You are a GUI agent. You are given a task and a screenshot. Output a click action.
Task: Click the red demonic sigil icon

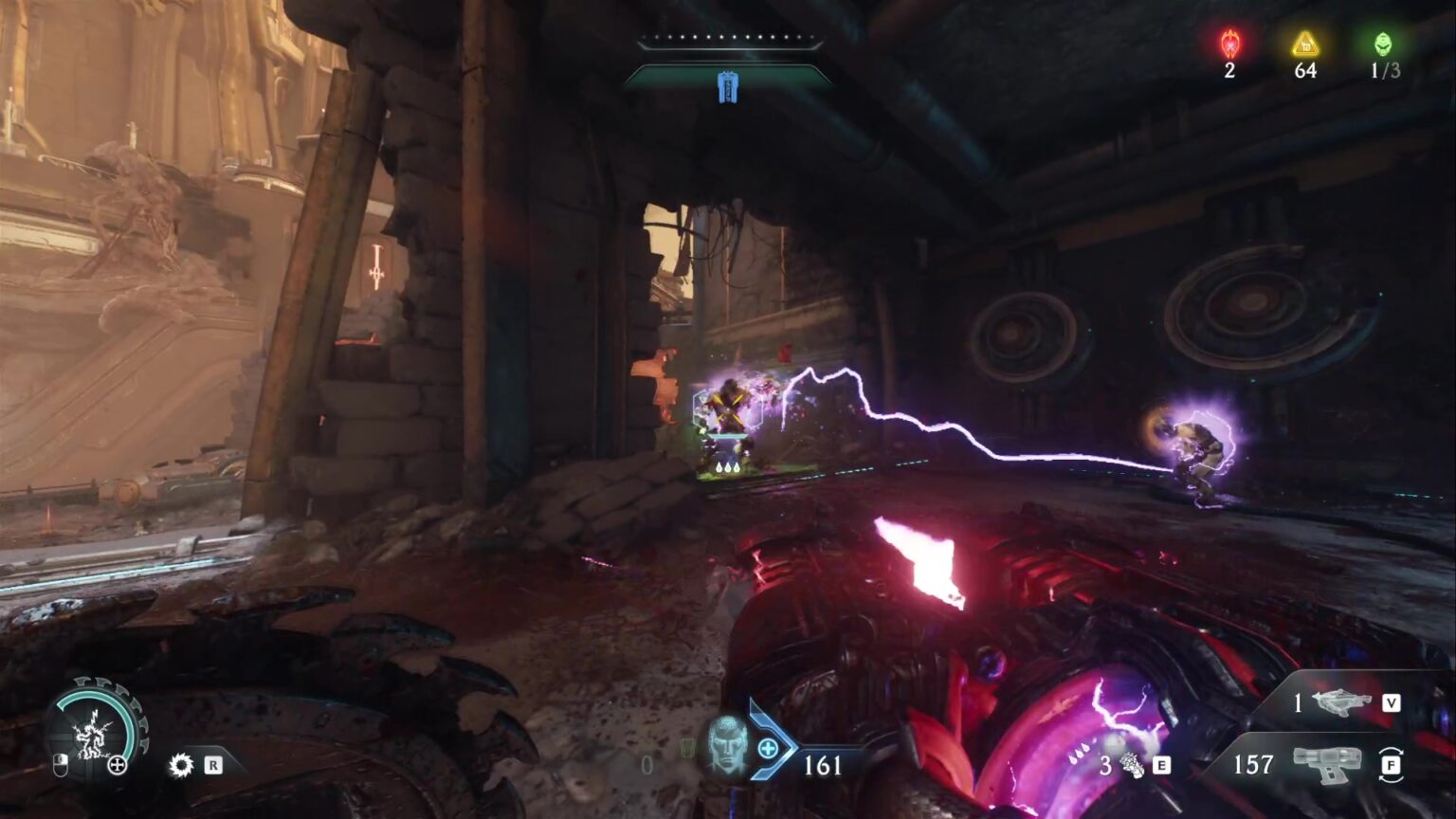coord(1229,44)
